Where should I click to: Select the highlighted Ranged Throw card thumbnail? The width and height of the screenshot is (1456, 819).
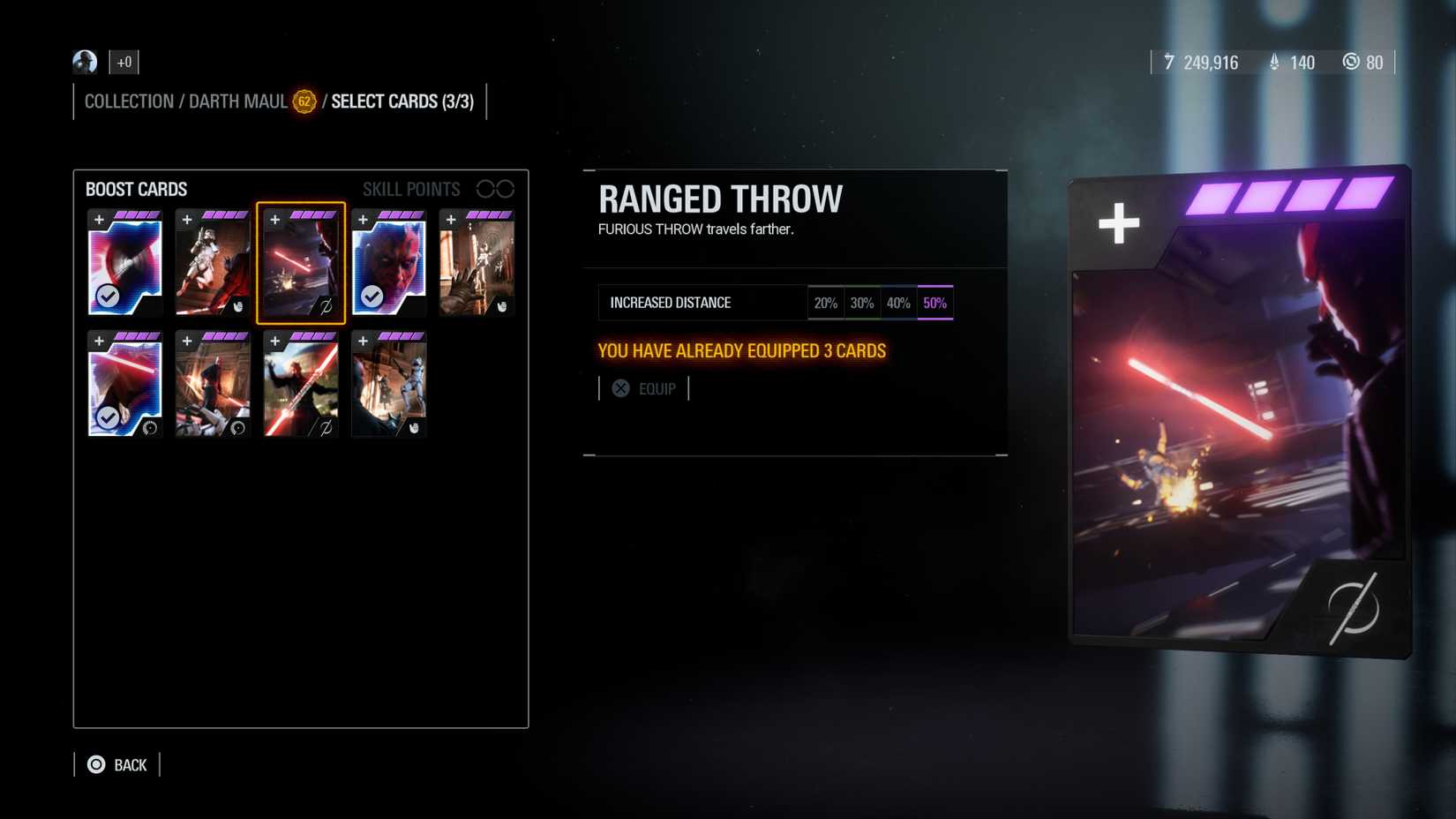(300, 262)
